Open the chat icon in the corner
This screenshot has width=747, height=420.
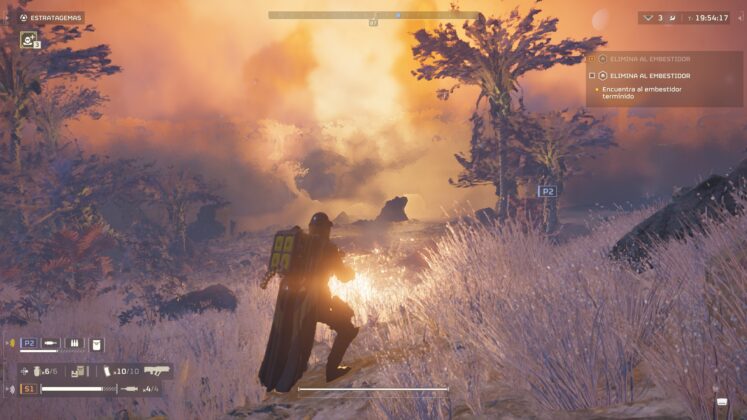pyautogui.click(x=722, y=403)
